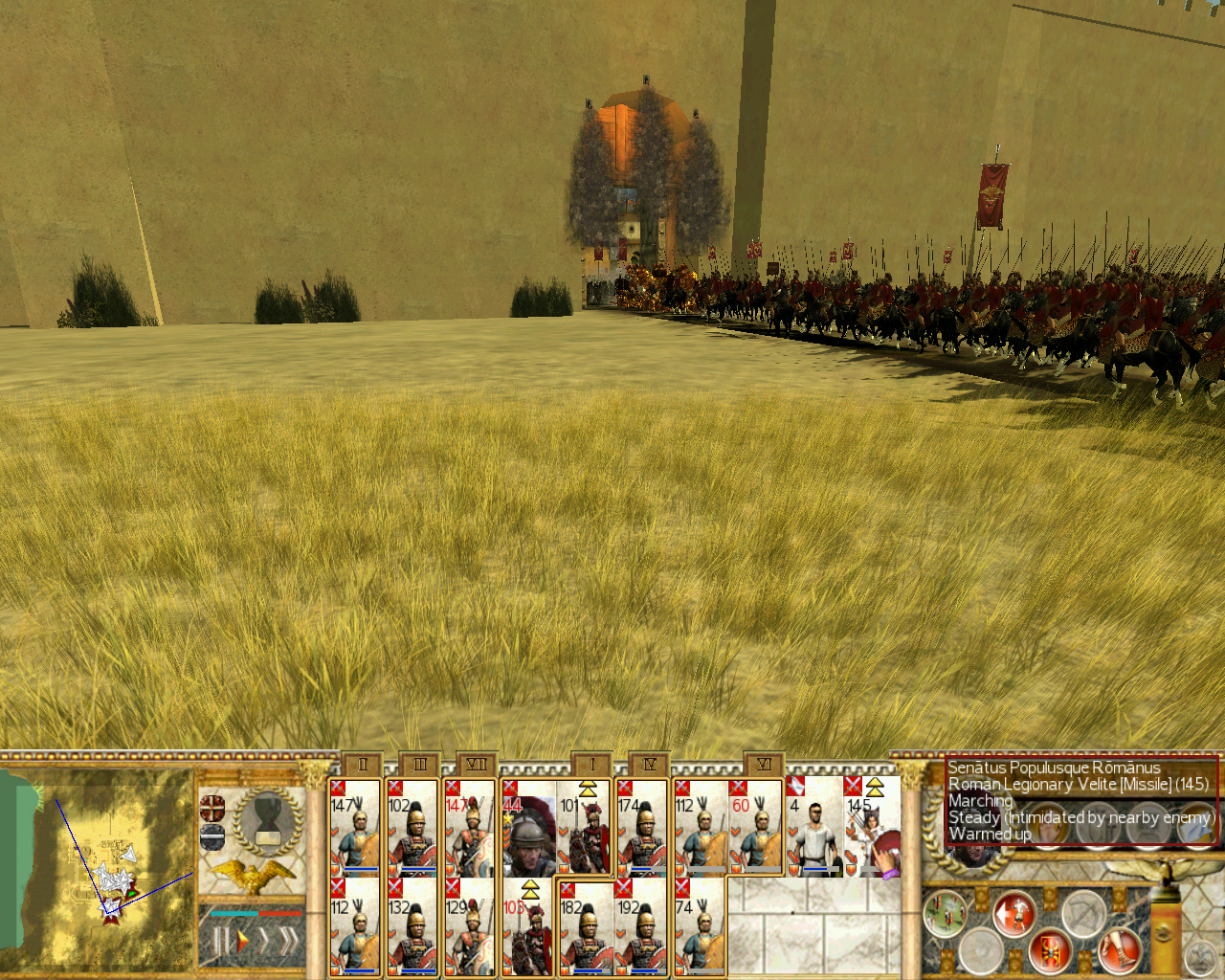This screenshot has width=1225, height=980.
Task: Select the legionary unit card showing 174
Action: [641, 828]
